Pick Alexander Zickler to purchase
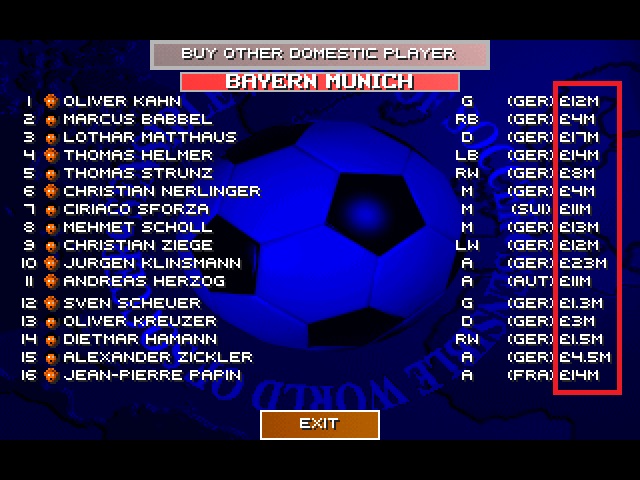The image size is (640, 480). pyautogui.click(x=158, y=357)
